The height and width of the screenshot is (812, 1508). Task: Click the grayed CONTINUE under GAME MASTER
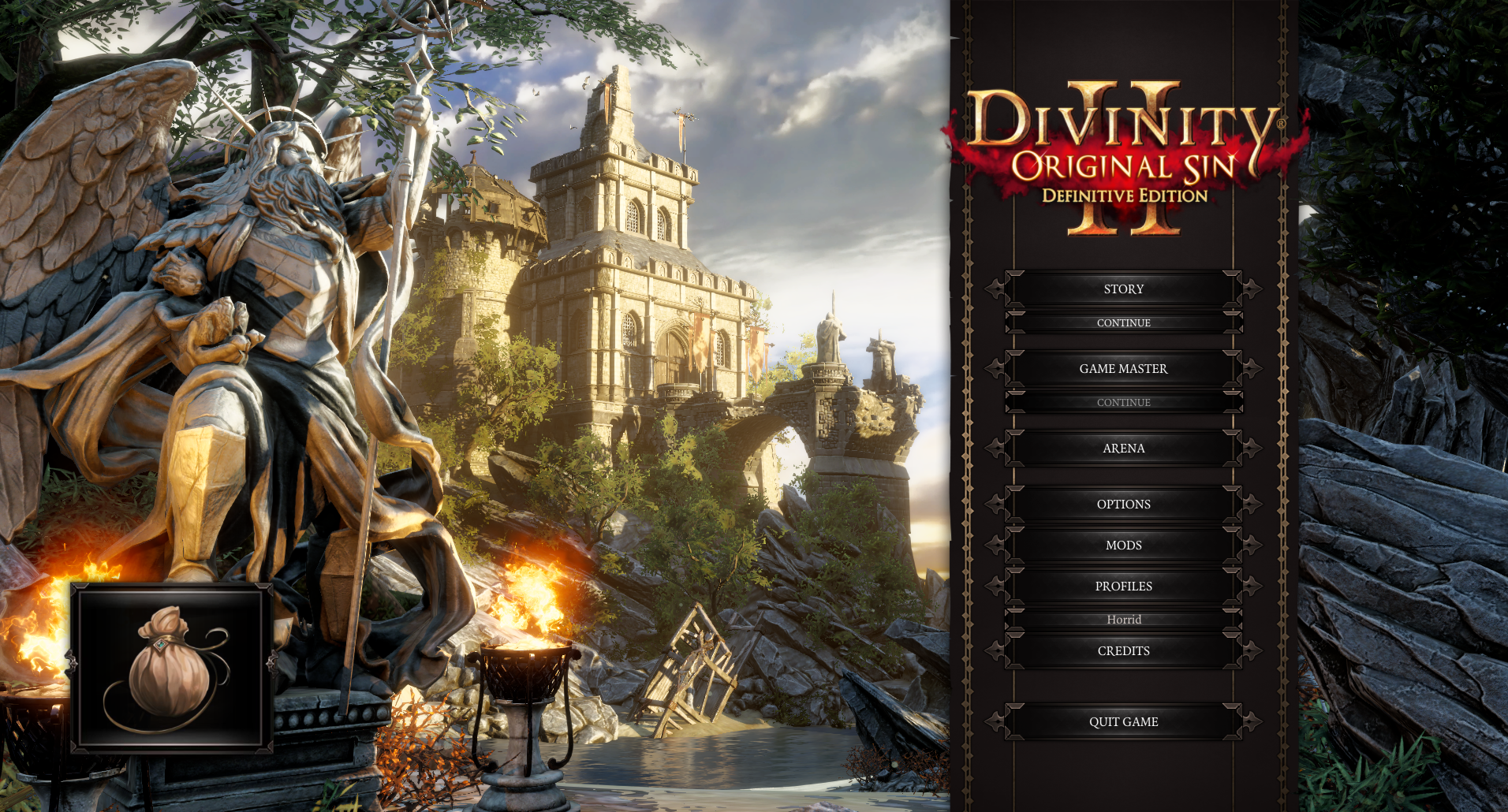pyautogui.click(x=1123, y=402)
